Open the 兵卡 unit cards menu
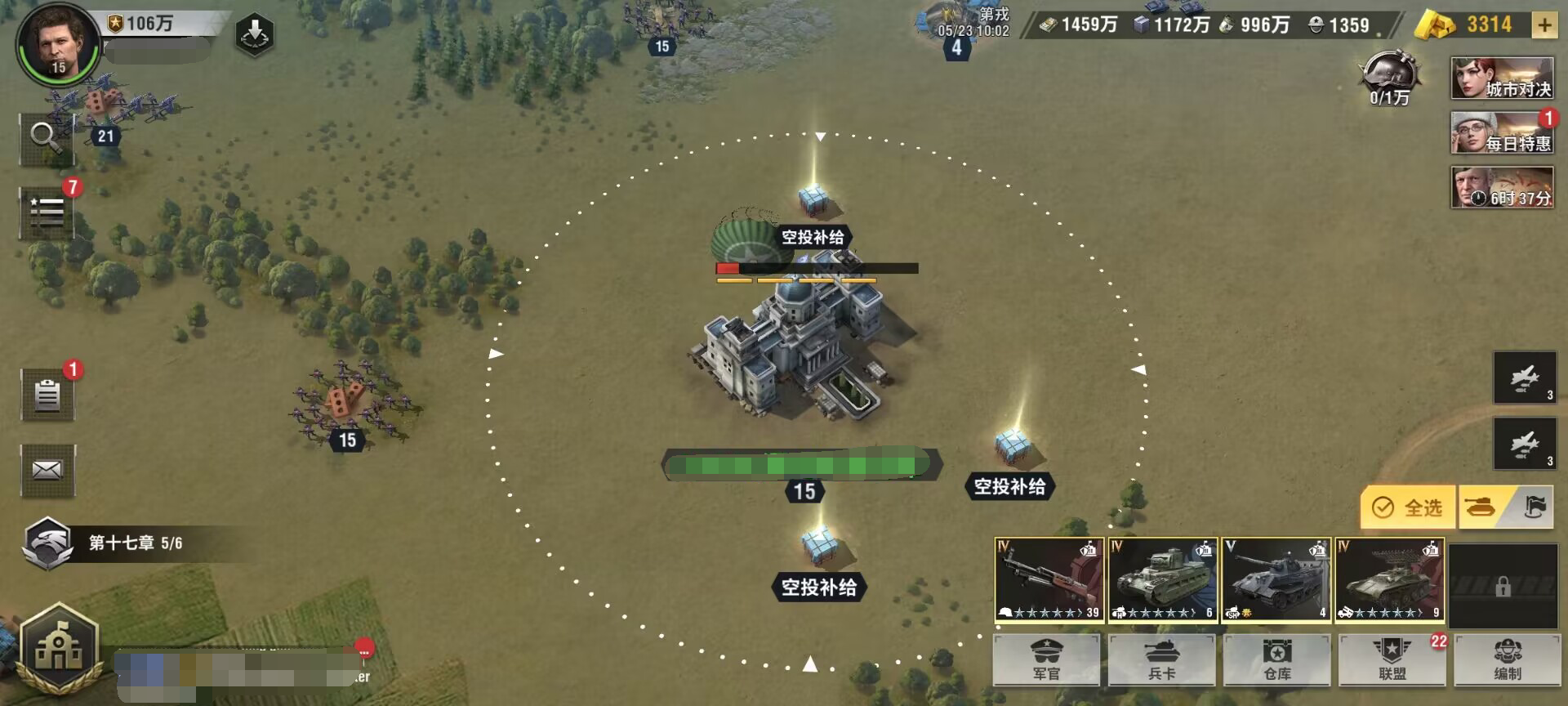Image resolution: width=1568 pixels, height=706 pixels. tap(1161, 660)
